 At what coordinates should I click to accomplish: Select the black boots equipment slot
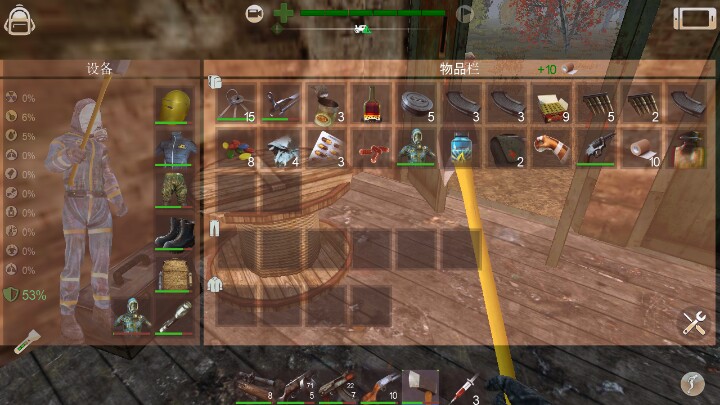173,232
